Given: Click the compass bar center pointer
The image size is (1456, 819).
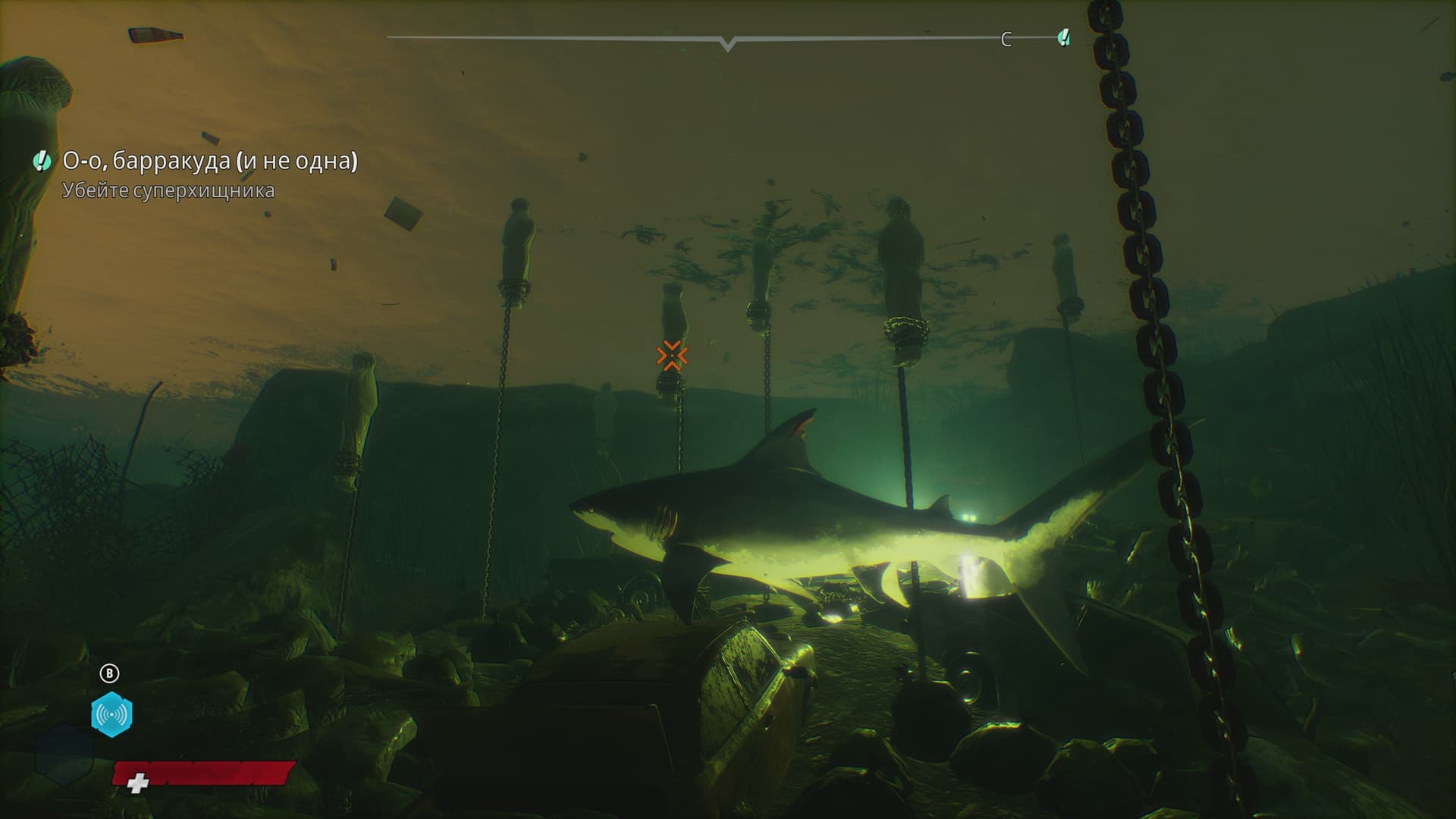Looking at the screenshot, I should click(x=728, y=44).
